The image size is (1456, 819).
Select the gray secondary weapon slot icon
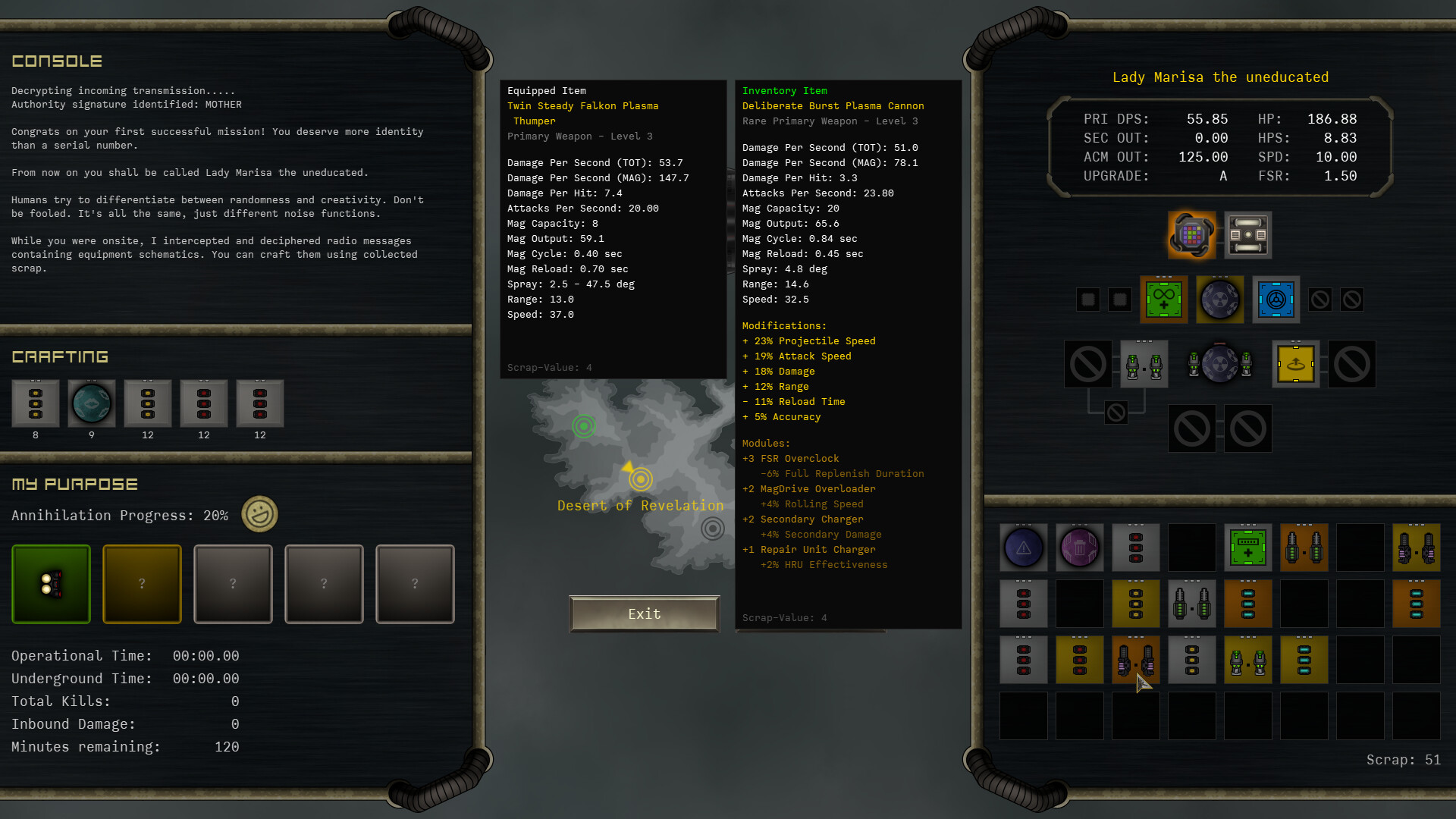pyautogui.click(x=1247, y=235)
